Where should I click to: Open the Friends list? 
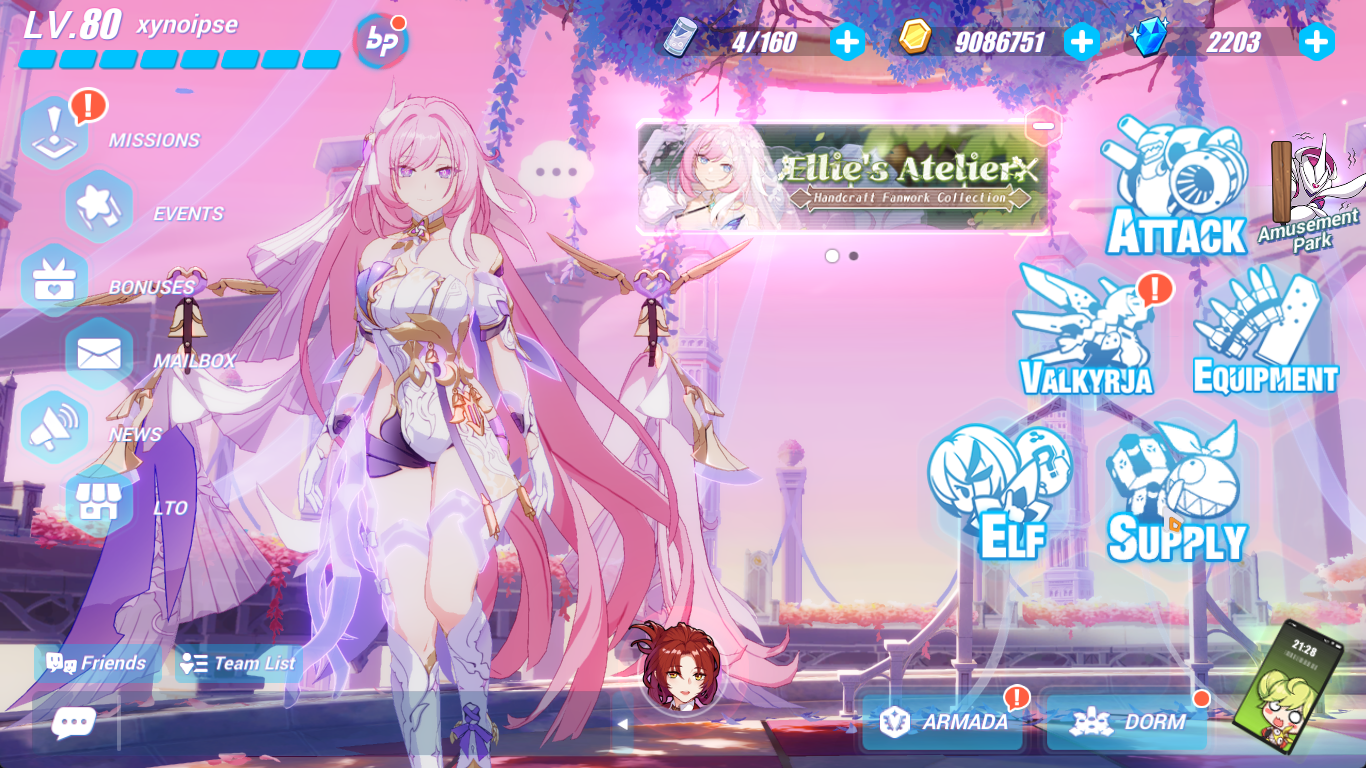click(97, 662)
